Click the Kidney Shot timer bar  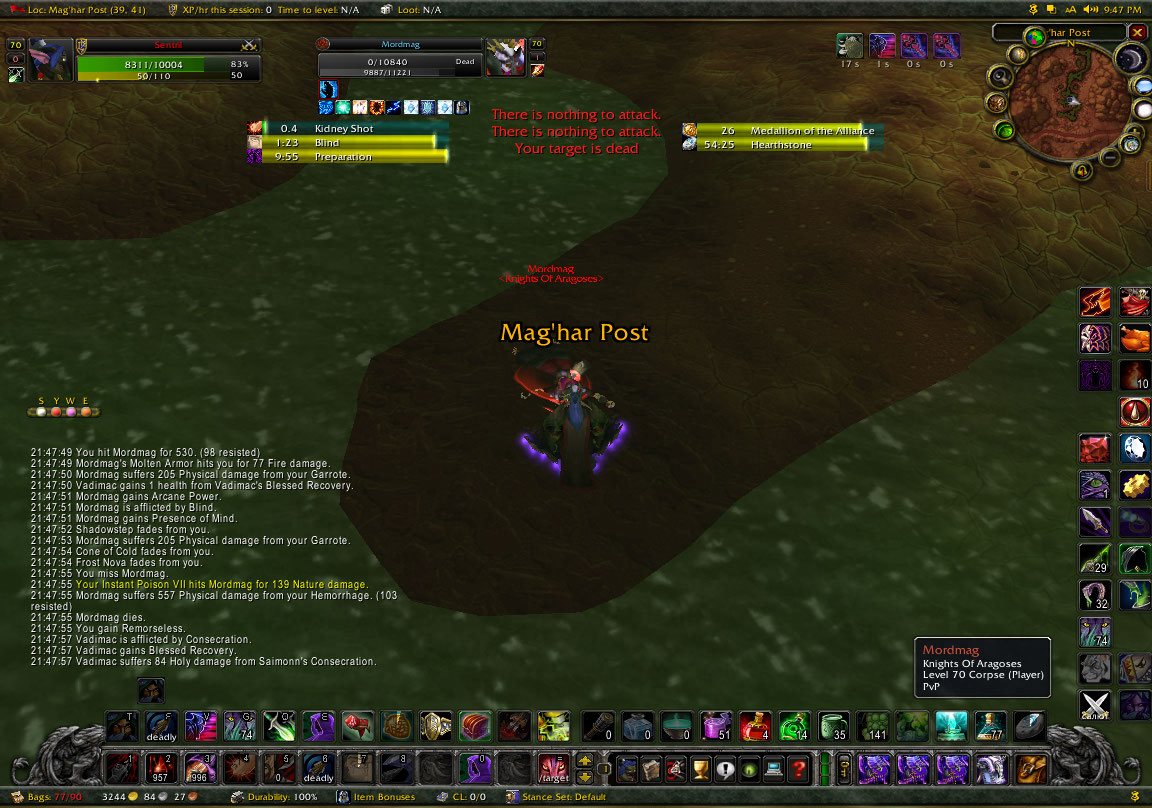point(347,129)
